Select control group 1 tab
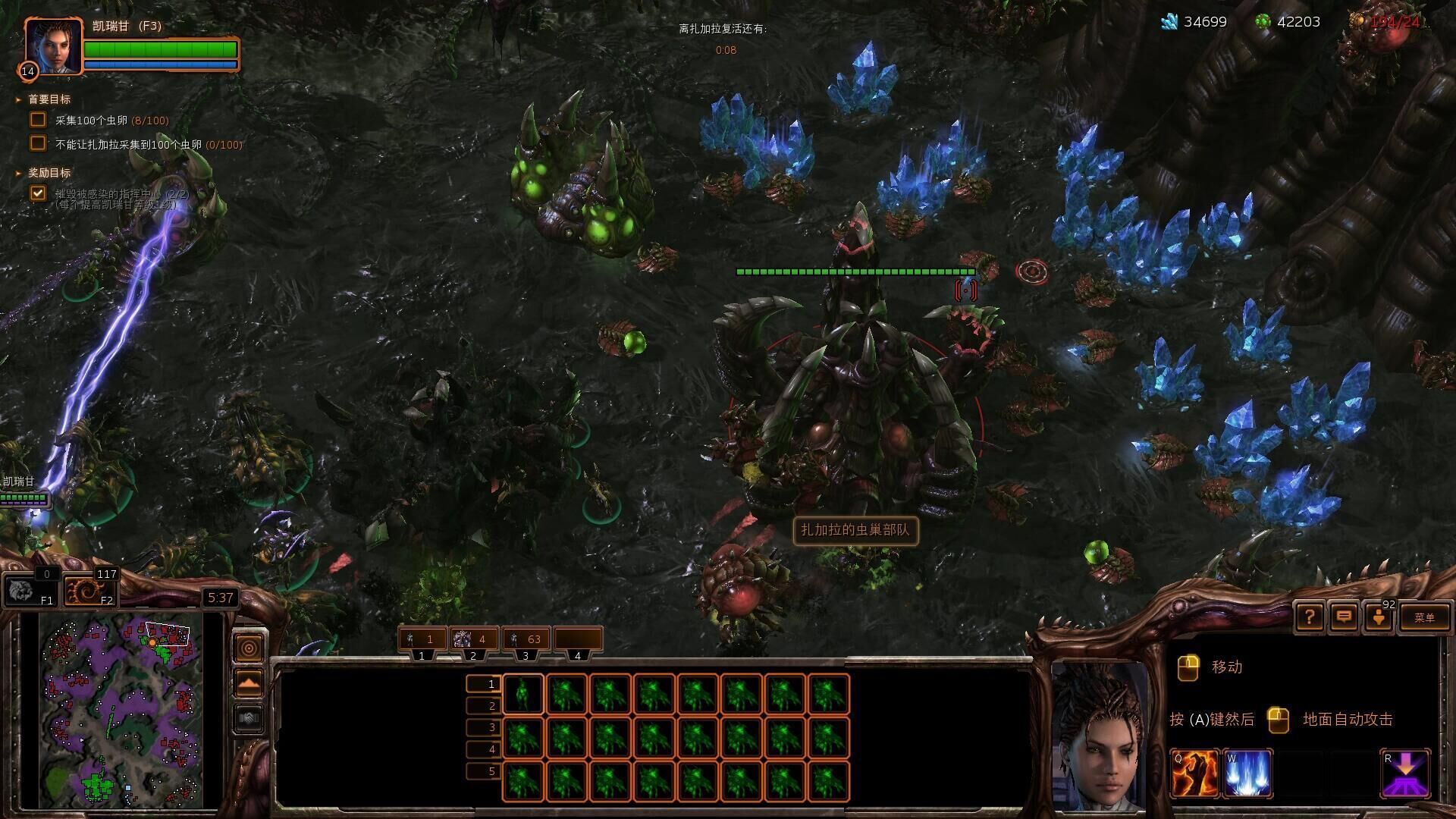This screenshot has height=819, width=1456. [422, 639]
